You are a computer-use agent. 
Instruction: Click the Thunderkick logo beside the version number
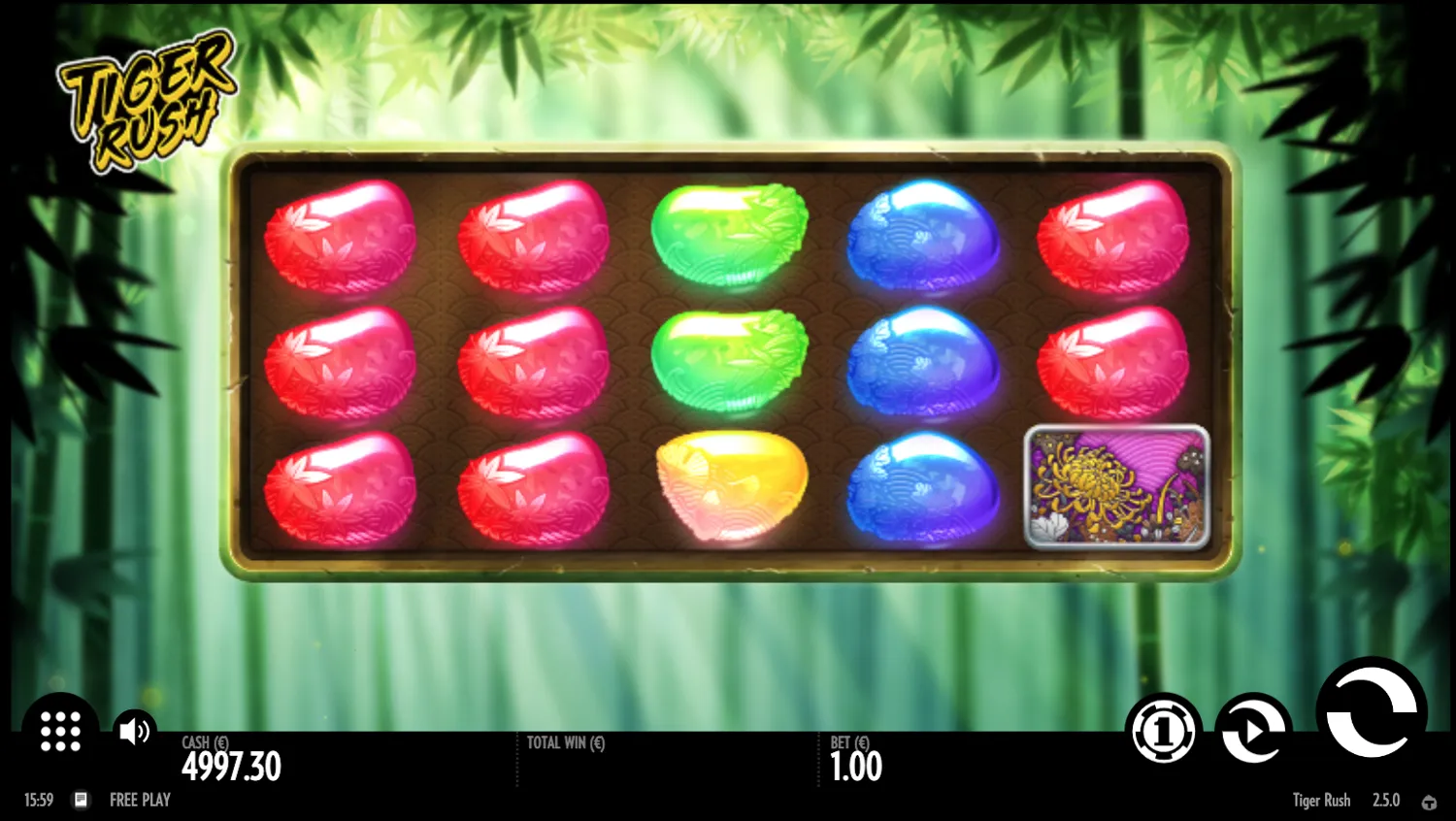[x=1431, y=801]
